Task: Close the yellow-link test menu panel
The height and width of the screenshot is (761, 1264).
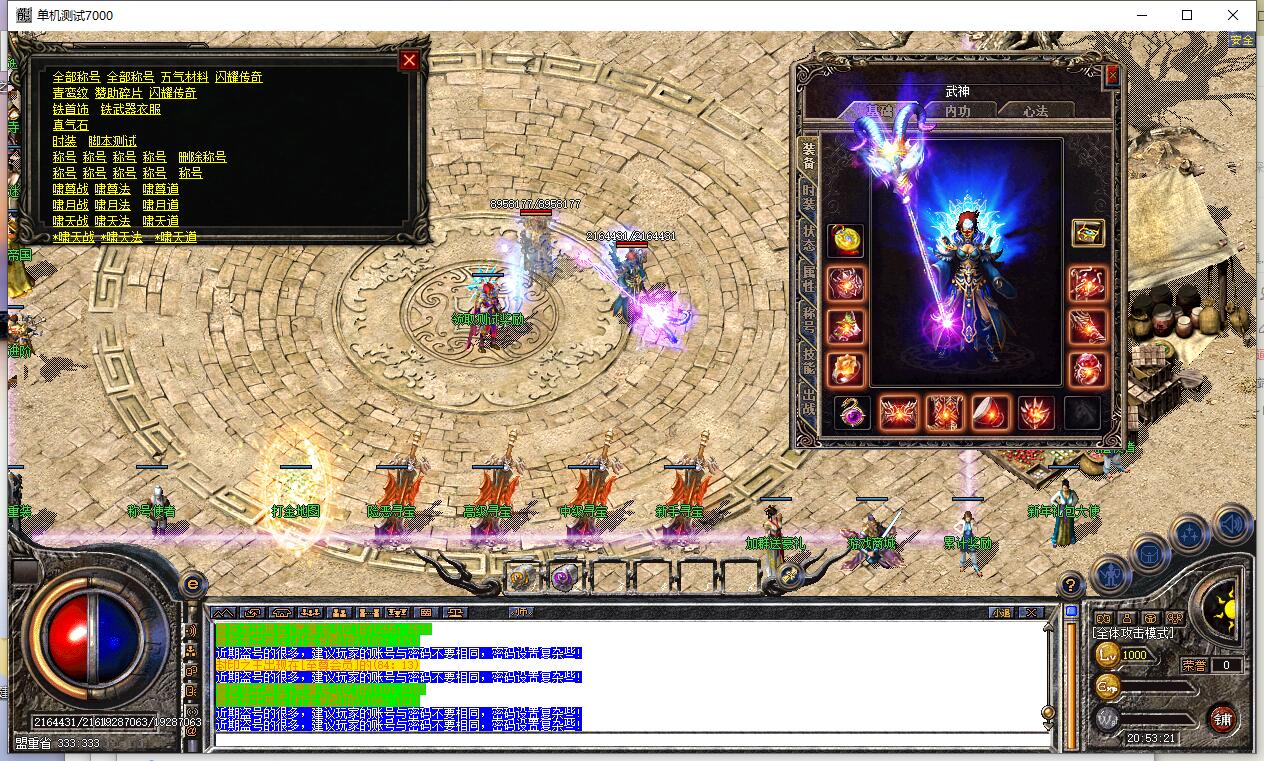Action: point(409,61)
